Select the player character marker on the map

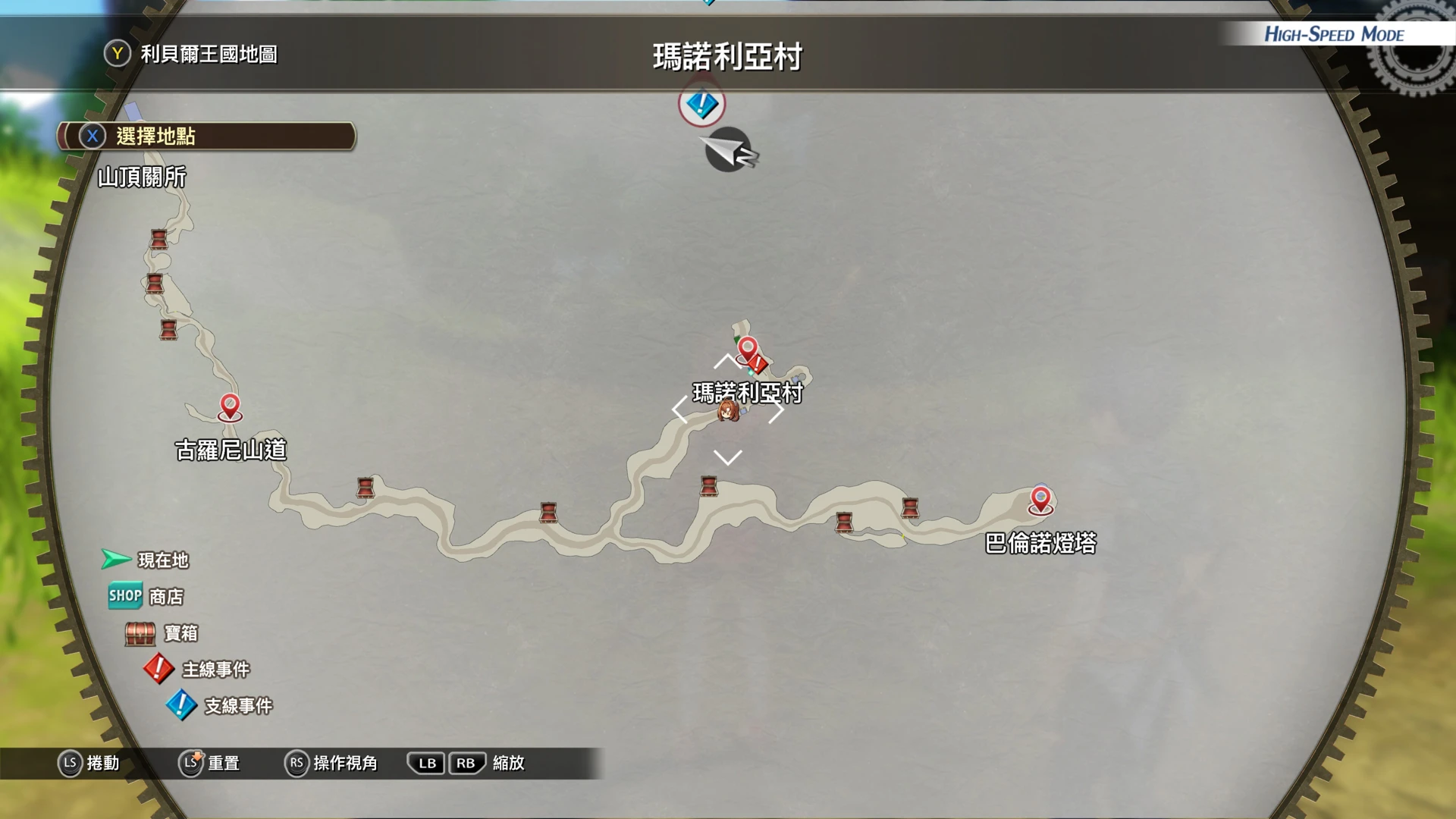pos(728,411)
